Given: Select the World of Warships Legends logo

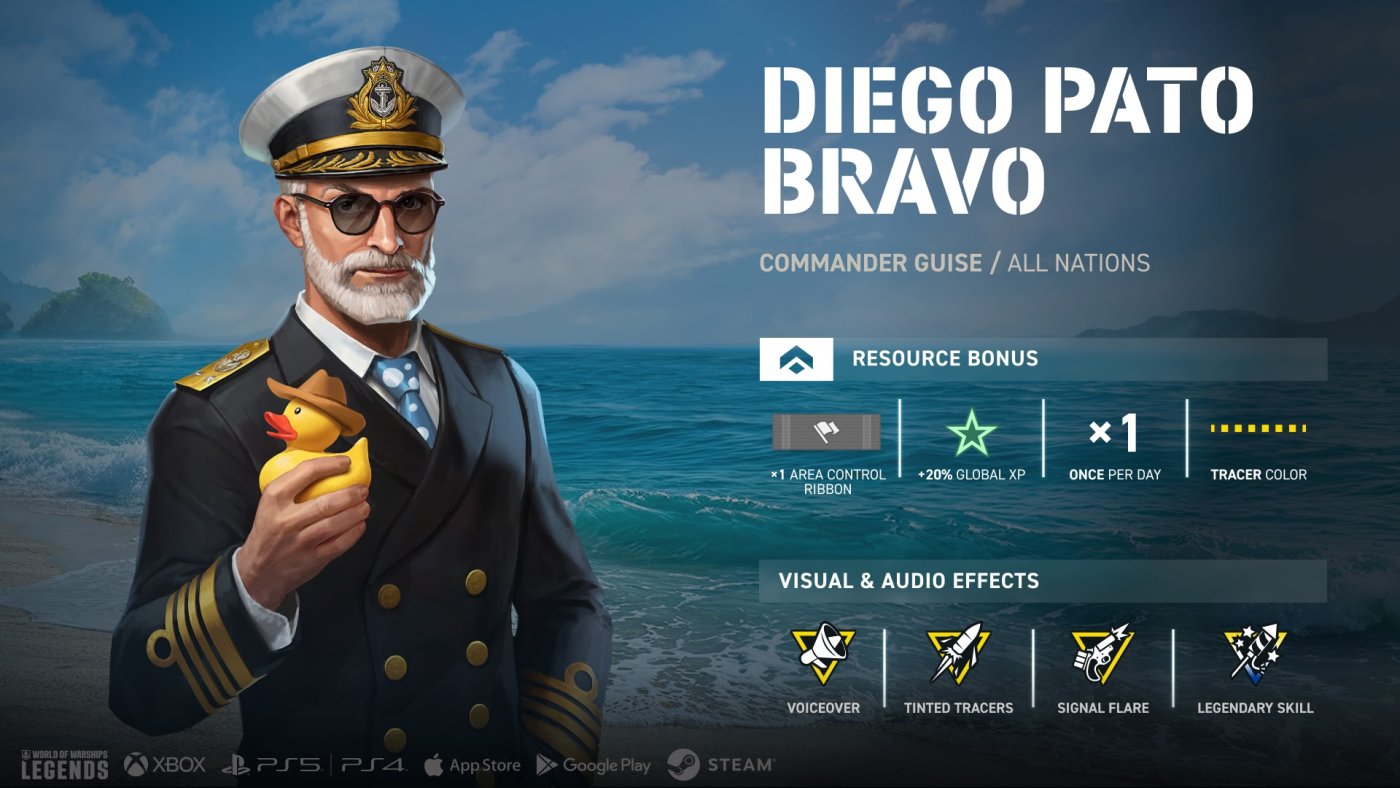Looking at the screenshot, I should click(x=64, y=763).
